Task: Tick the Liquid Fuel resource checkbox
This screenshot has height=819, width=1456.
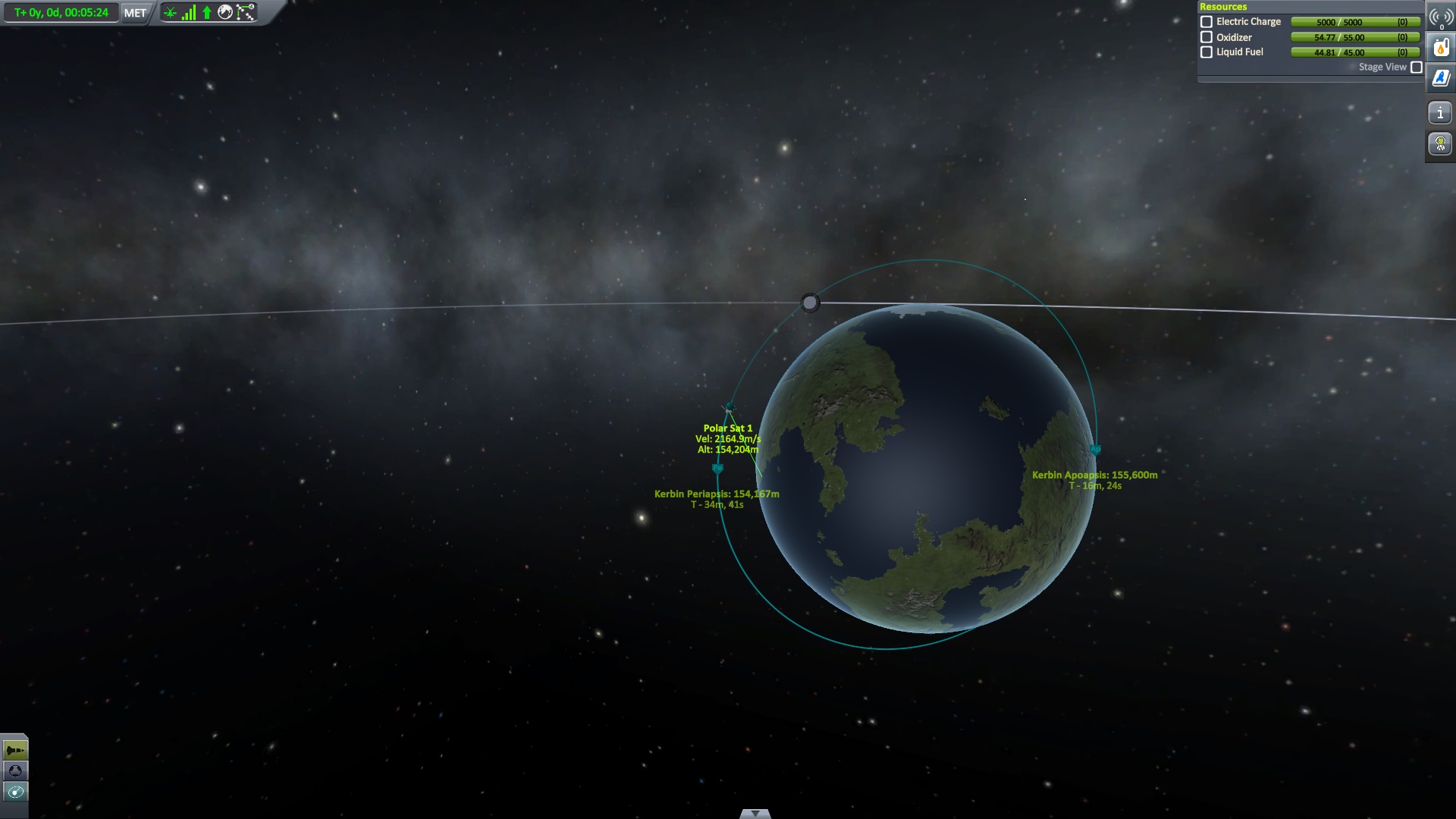Action: [1207, 52]
